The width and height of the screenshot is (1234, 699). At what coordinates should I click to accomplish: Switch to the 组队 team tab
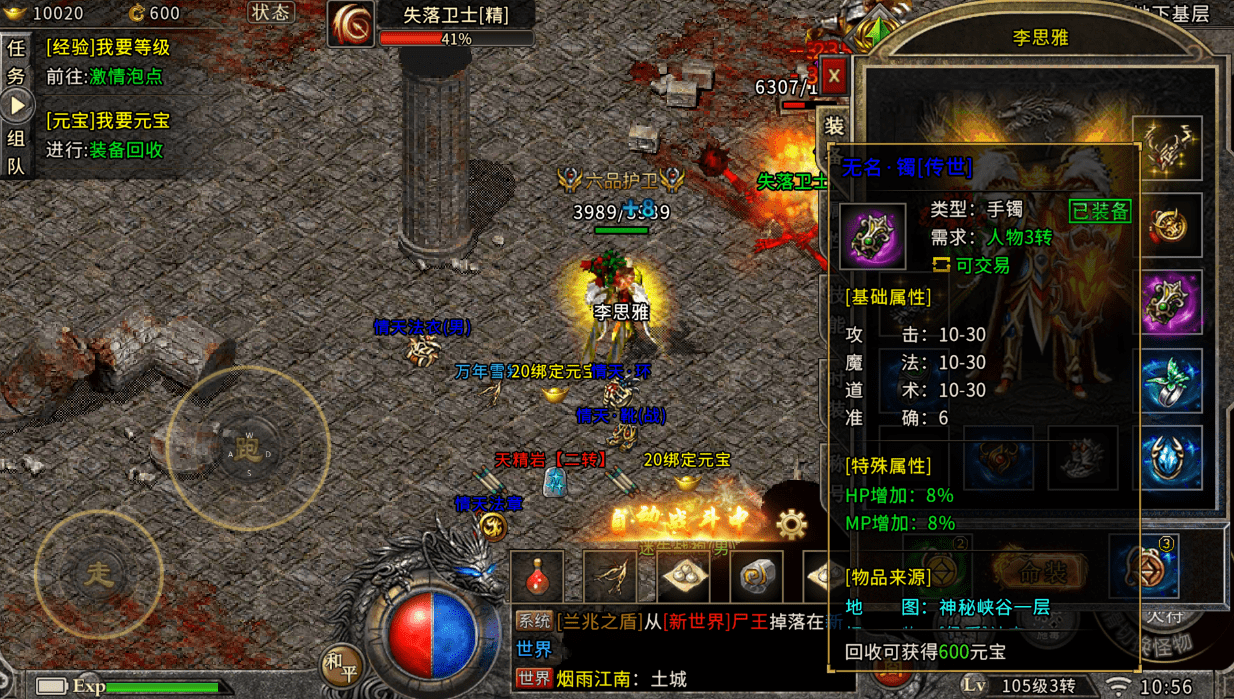pos(16,152)
